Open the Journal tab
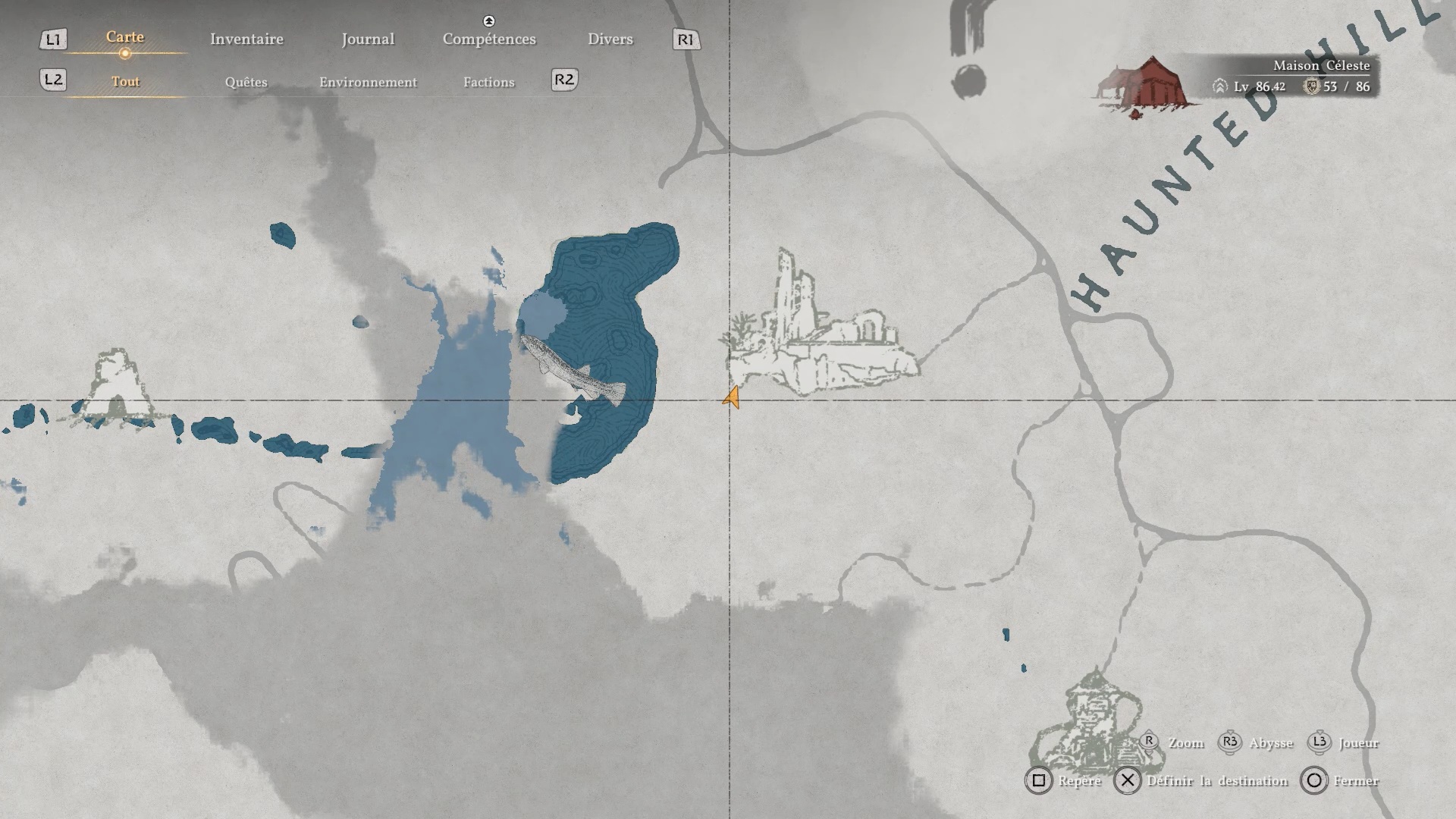1456x819 pixels. tap(368, 39)
